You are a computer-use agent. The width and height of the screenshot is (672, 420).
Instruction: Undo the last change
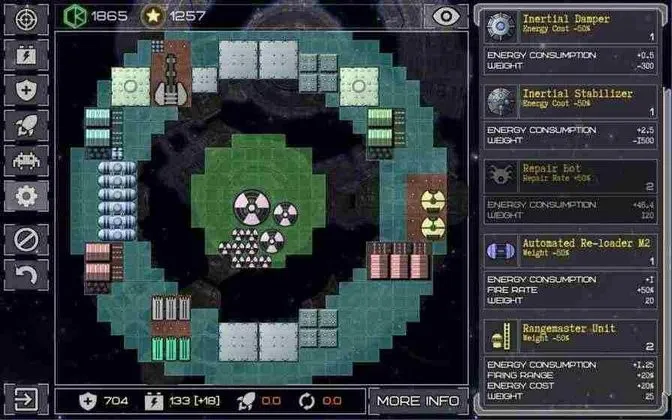26,275
